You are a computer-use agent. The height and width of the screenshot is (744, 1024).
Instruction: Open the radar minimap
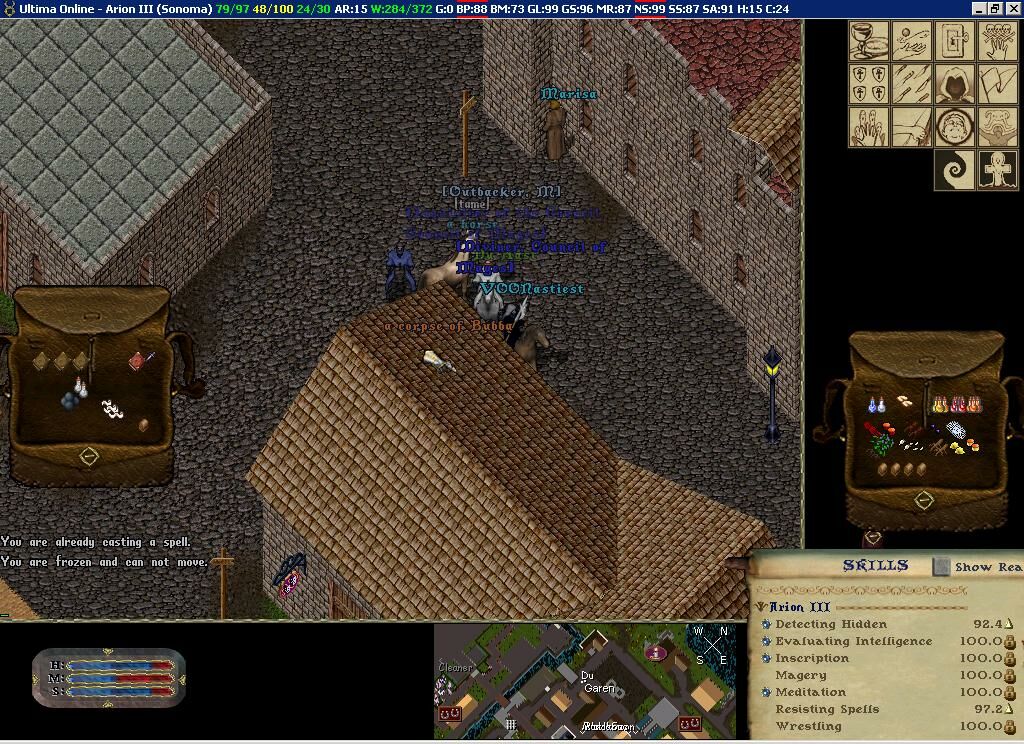pos(585,682)
